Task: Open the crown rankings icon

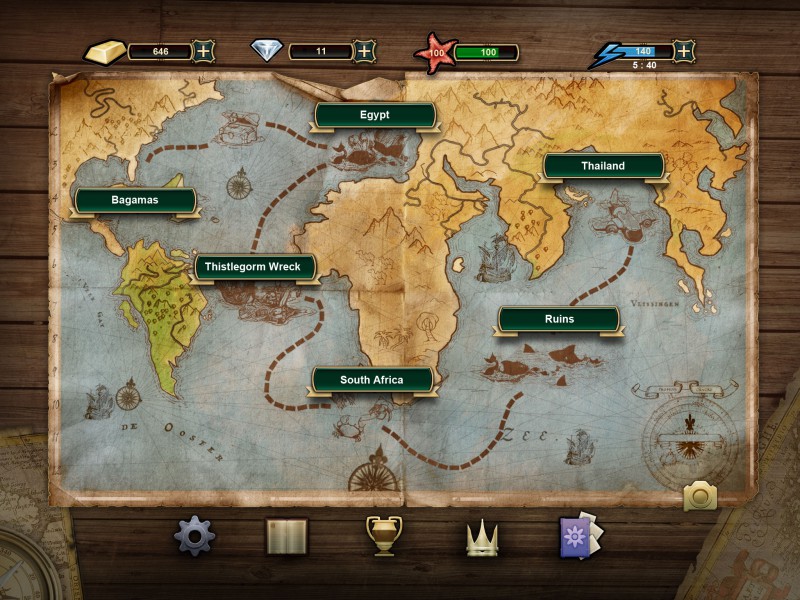Action: coord(482,538)
